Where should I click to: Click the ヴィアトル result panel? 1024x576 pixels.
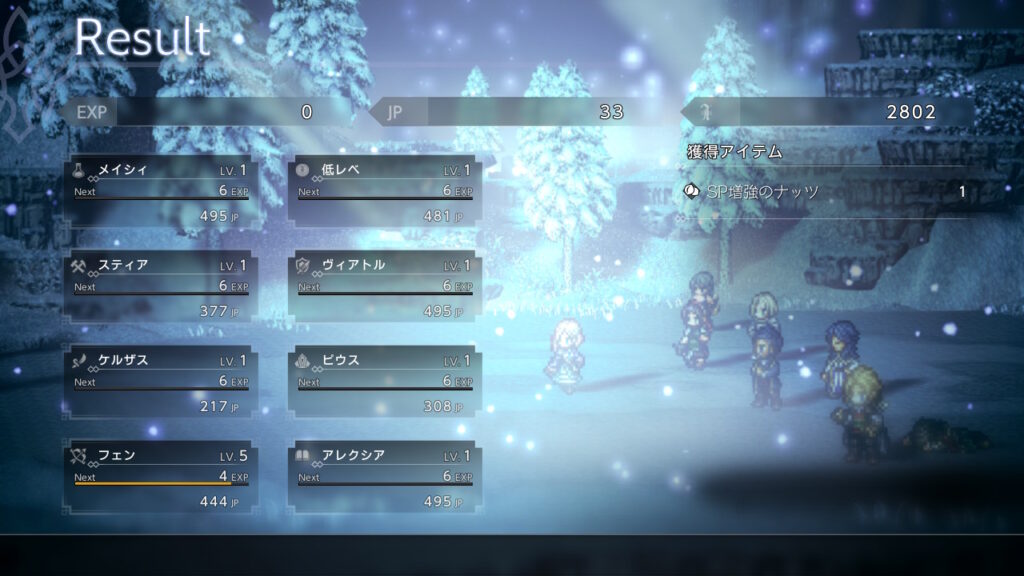[x=385, y=287]
